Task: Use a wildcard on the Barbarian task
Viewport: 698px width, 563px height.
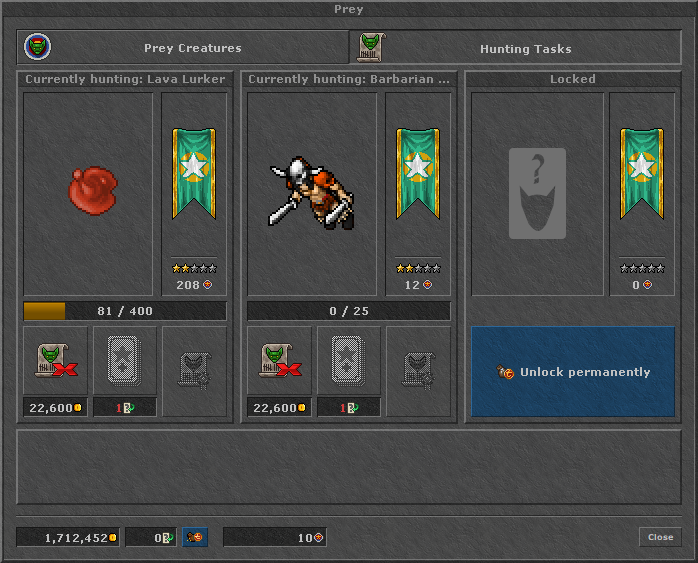Action: tap(348, 360)
